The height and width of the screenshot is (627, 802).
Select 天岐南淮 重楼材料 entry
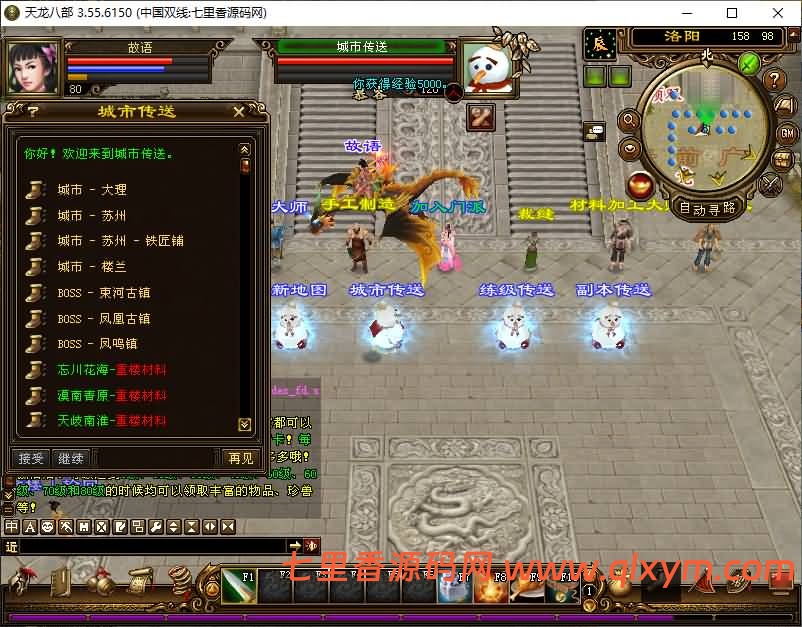pos(111,421)
